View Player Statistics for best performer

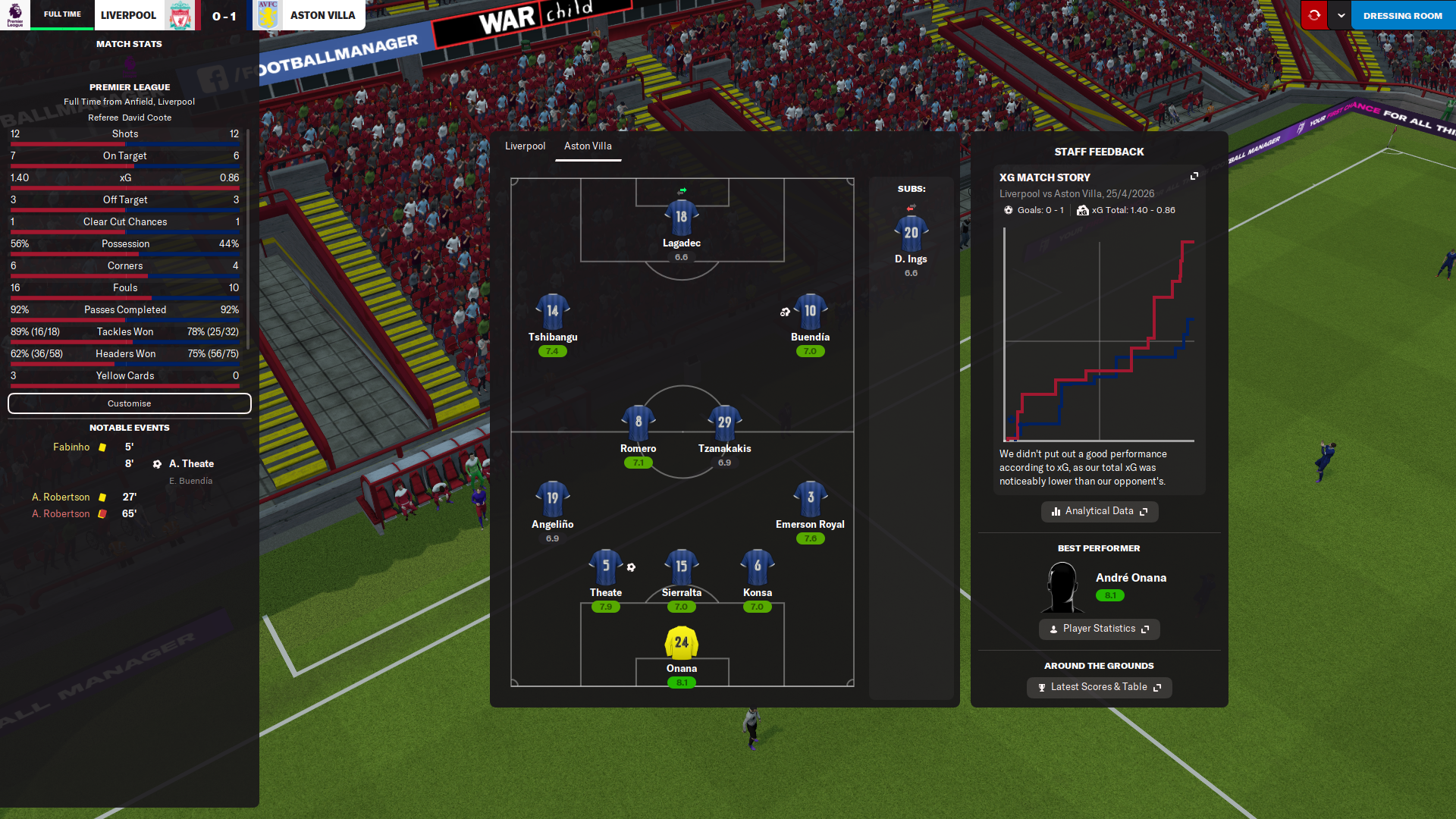click(1099, 629)
